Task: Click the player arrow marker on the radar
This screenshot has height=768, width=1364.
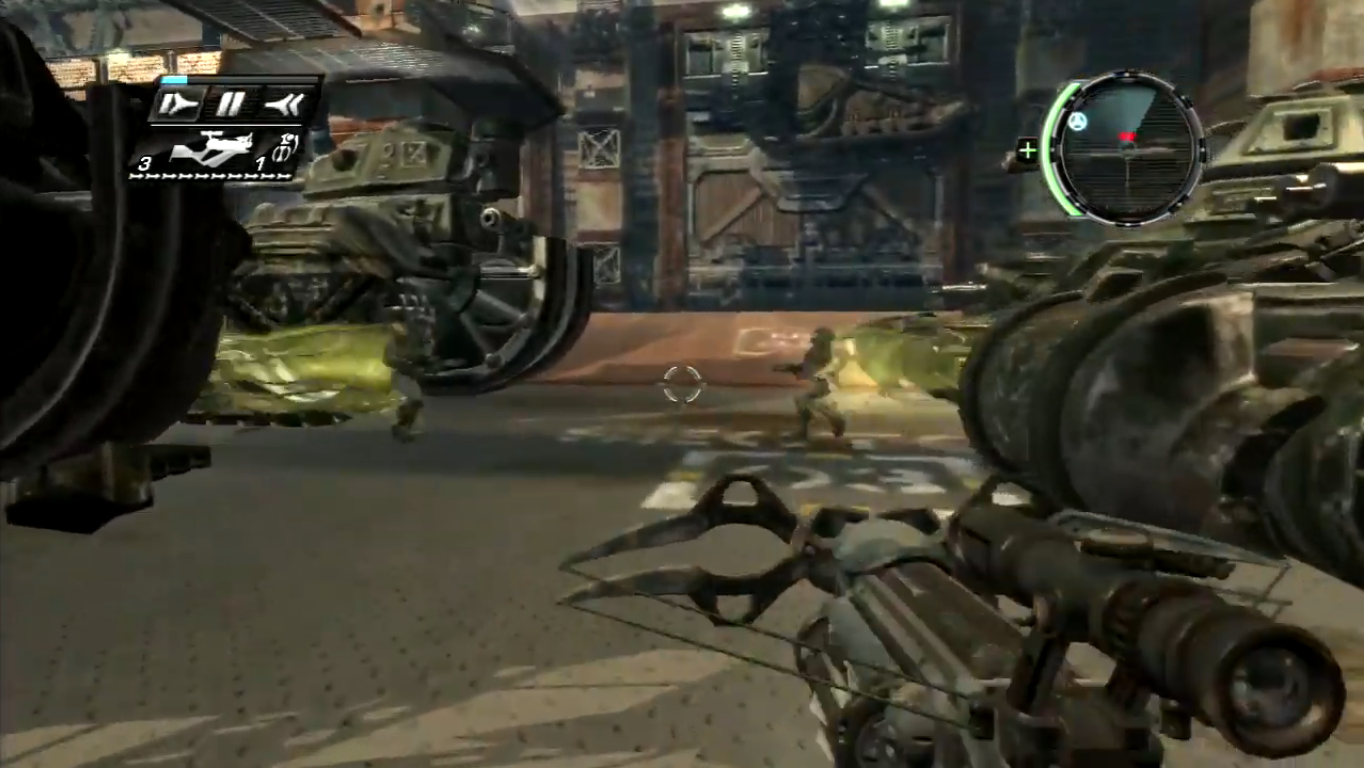Action: pyautogui.click(x=1077, y=121)
